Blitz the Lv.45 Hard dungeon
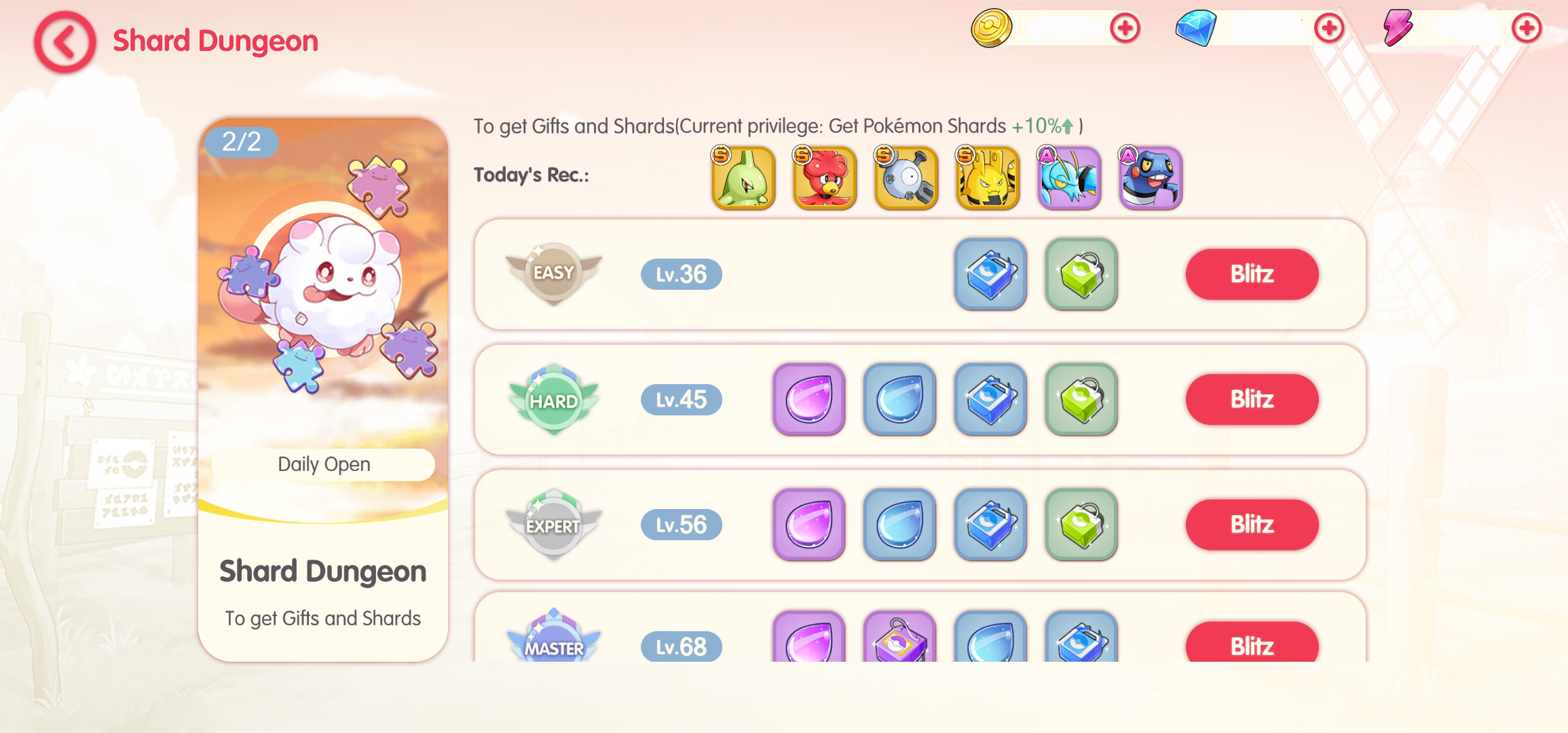 pos(1251,400)
